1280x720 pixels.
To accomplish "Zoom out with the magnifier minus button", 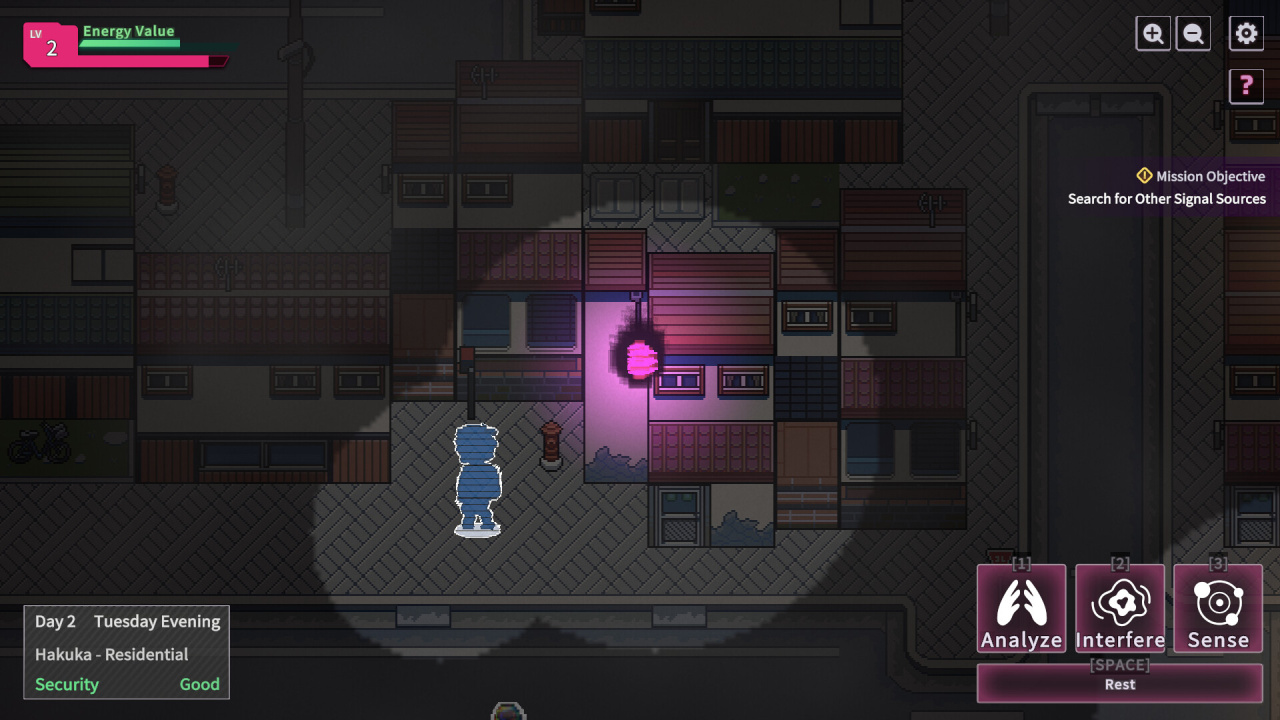I will [x=1193, y=34].
